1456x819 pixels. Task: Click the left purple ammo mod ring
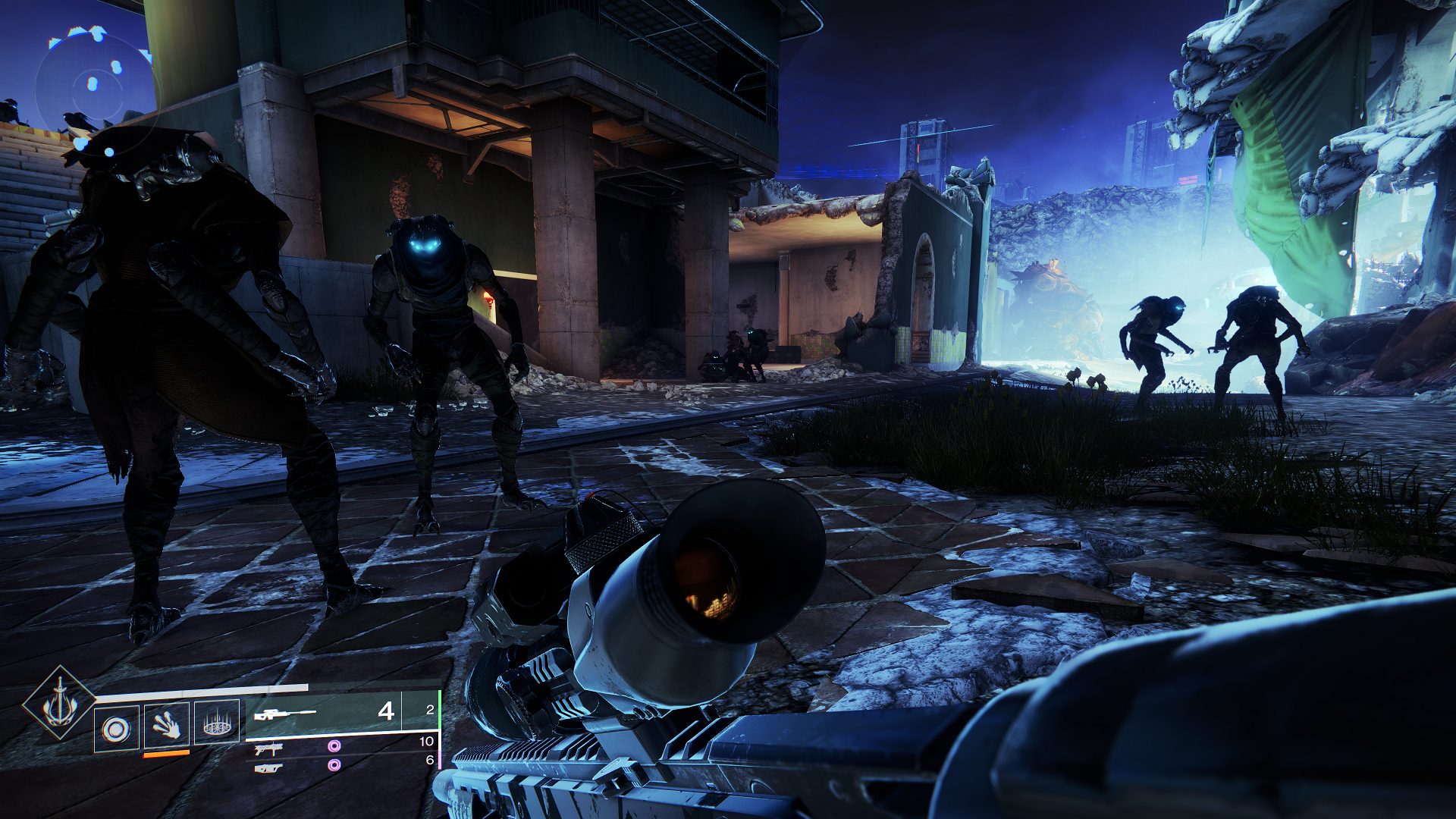coord(334,747)
